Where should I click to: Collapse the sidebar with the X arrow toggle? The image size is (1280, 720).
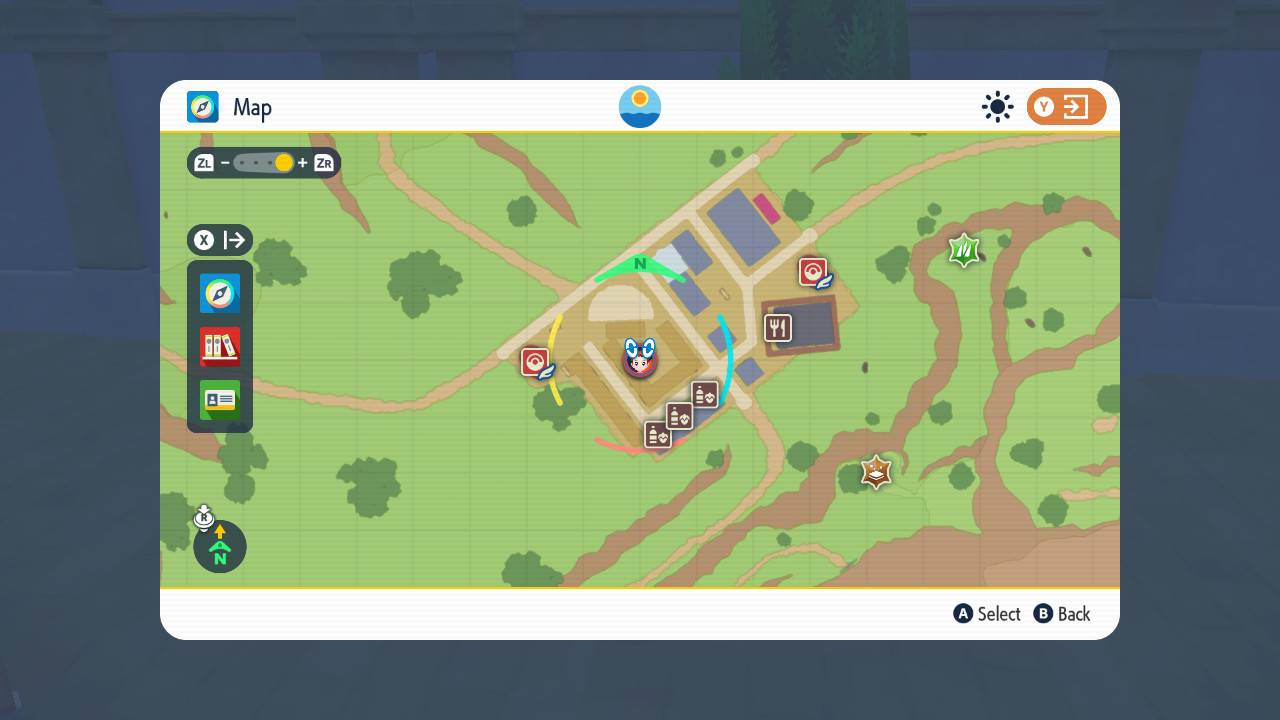pos(219,240)
